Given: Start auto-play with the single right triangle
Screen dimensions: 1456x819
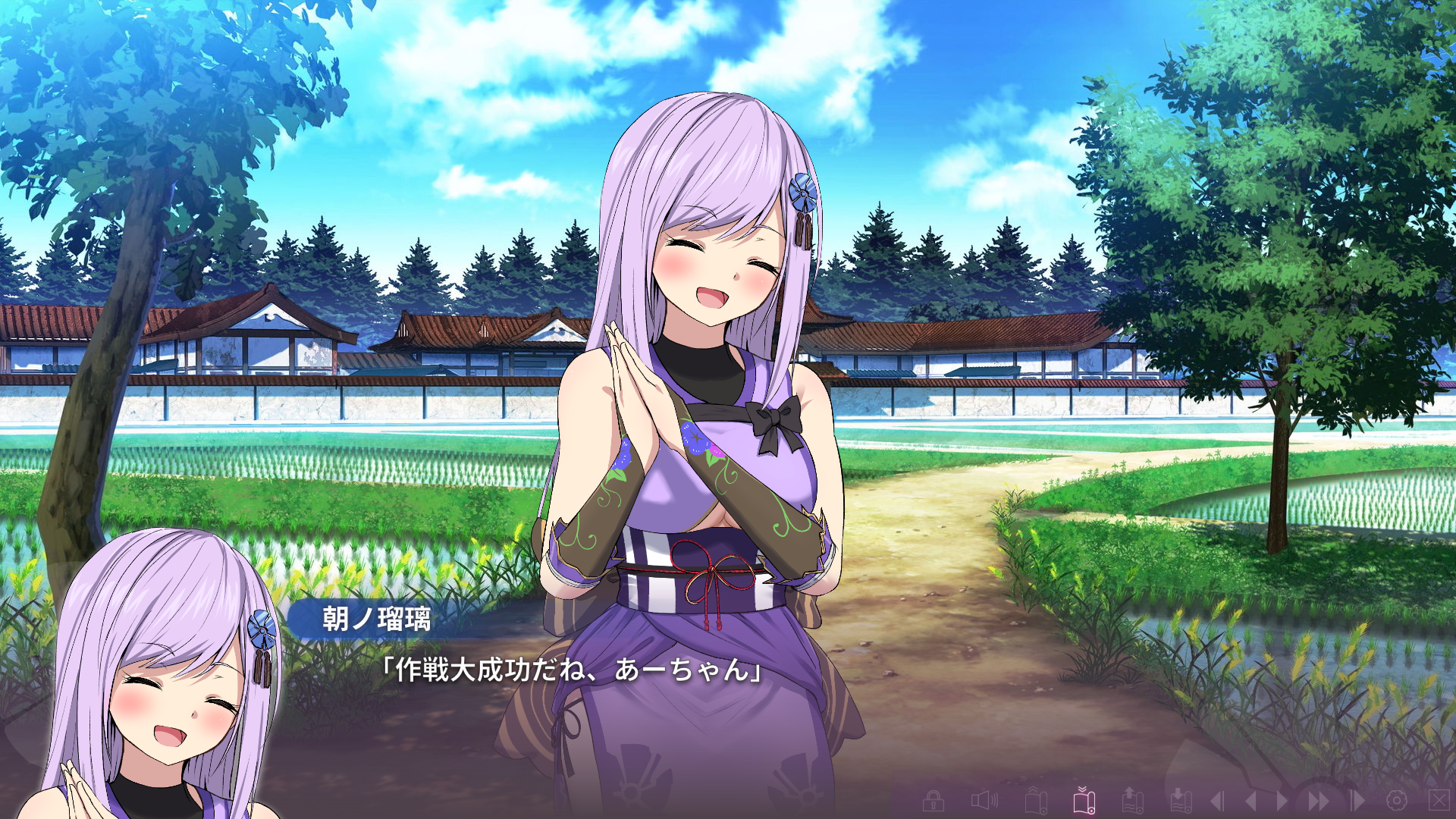Looking at the screenshot, I should click(1282, 800).
